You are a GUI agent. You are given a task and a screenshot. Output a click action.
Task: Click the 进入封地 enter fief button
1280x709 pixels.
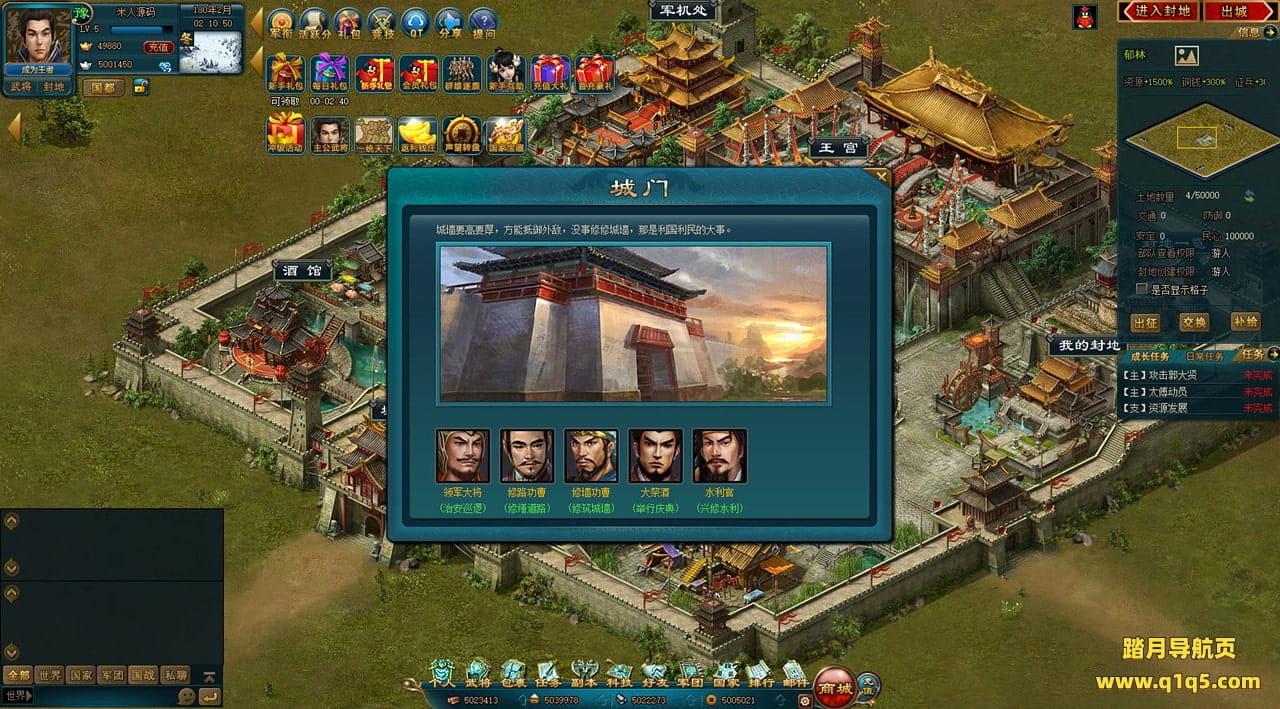(x=1163, y=11)
